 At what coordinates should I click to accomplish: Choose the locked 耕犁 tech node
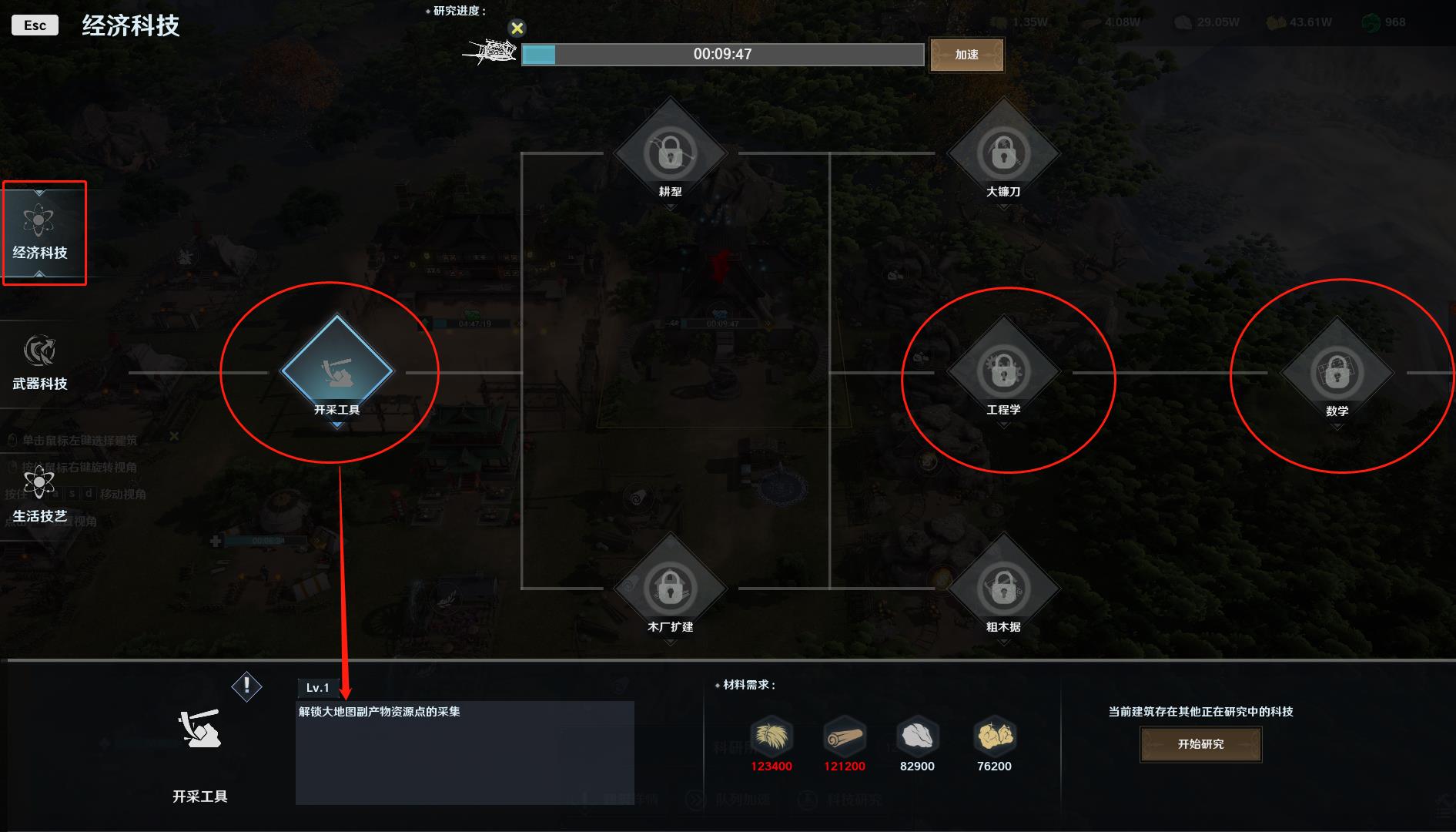click(x=671, y=153)
